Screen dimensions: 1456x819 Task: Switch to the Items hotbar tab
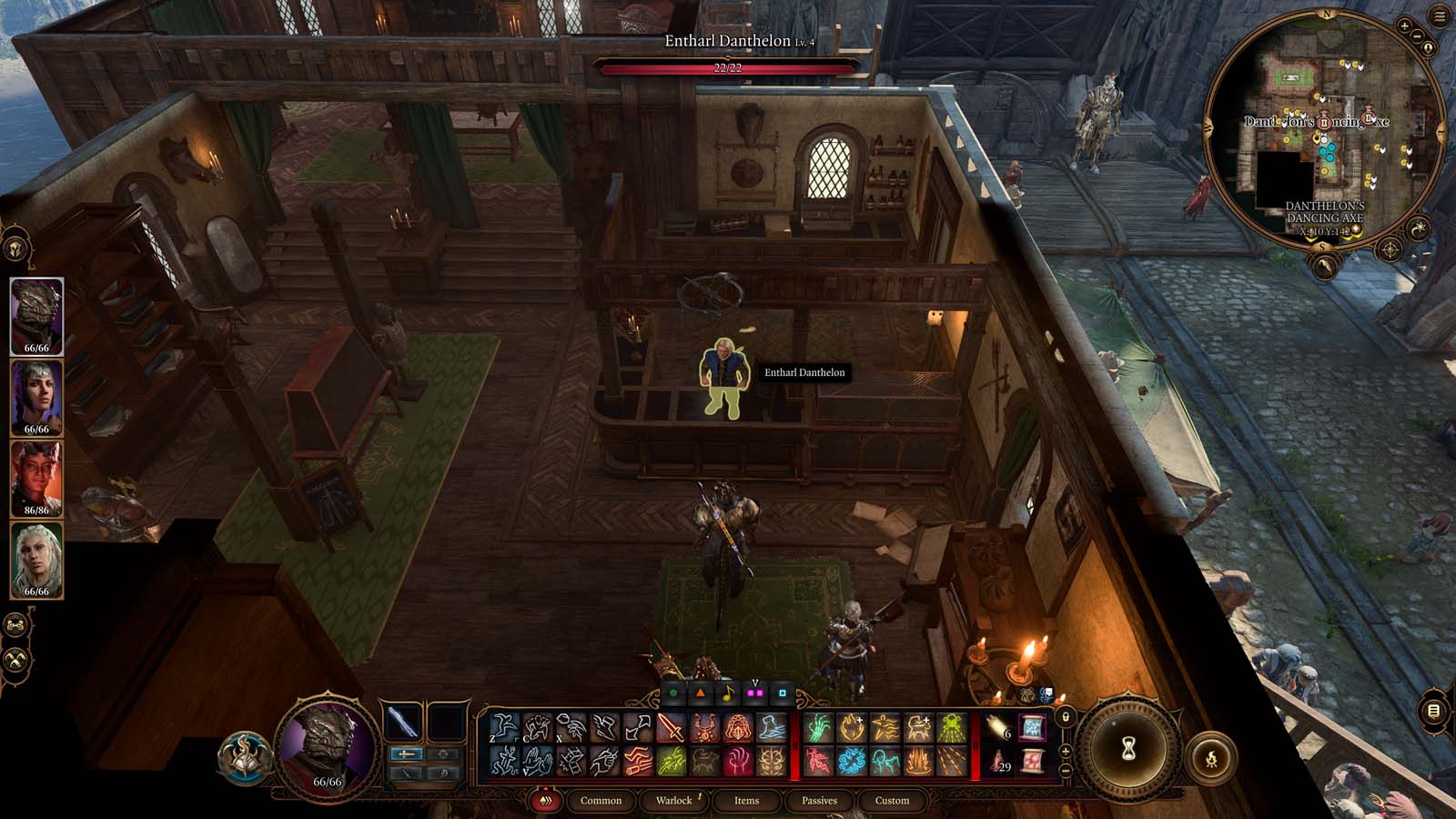746,802
